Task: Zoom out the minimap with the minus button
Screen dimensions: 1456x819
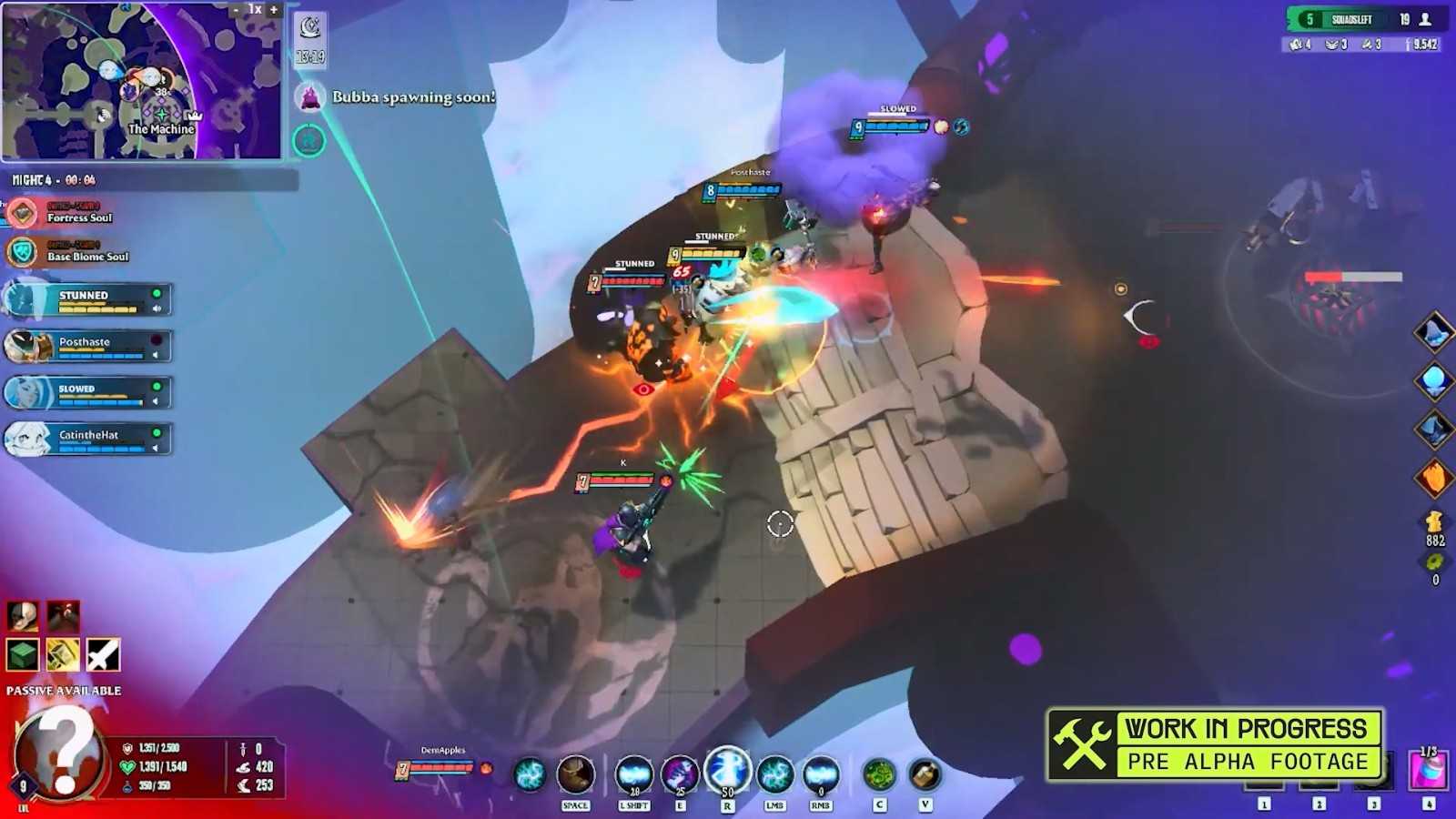Action: (236, 10)
